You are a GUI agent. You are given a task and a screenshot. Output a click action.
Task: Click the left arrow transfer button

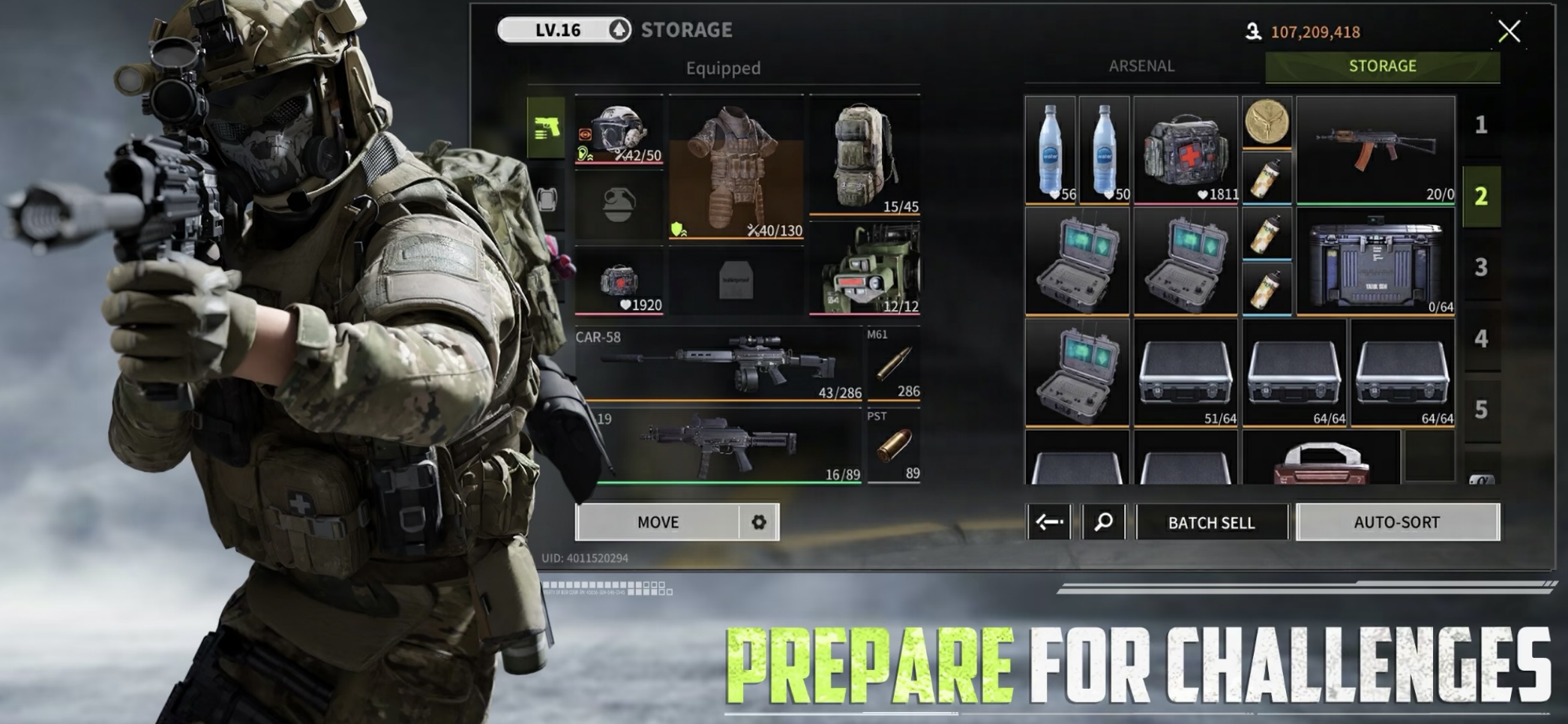pyautogui.click(x=1049, y=522)
